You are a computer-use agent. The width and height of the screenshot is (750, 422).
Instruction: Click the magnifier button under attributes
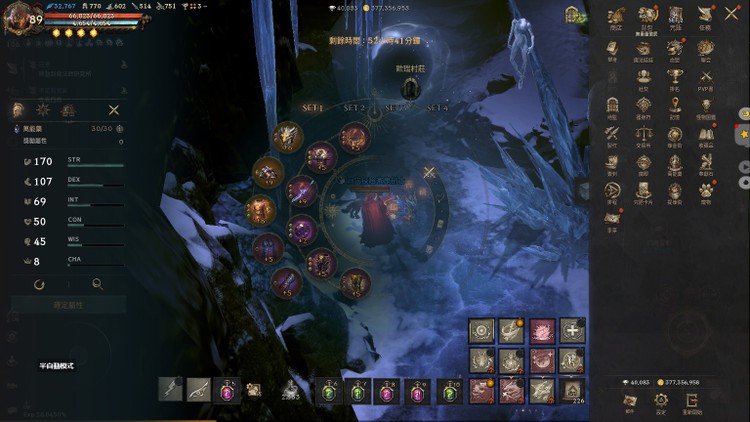click(x=97, y=284)
